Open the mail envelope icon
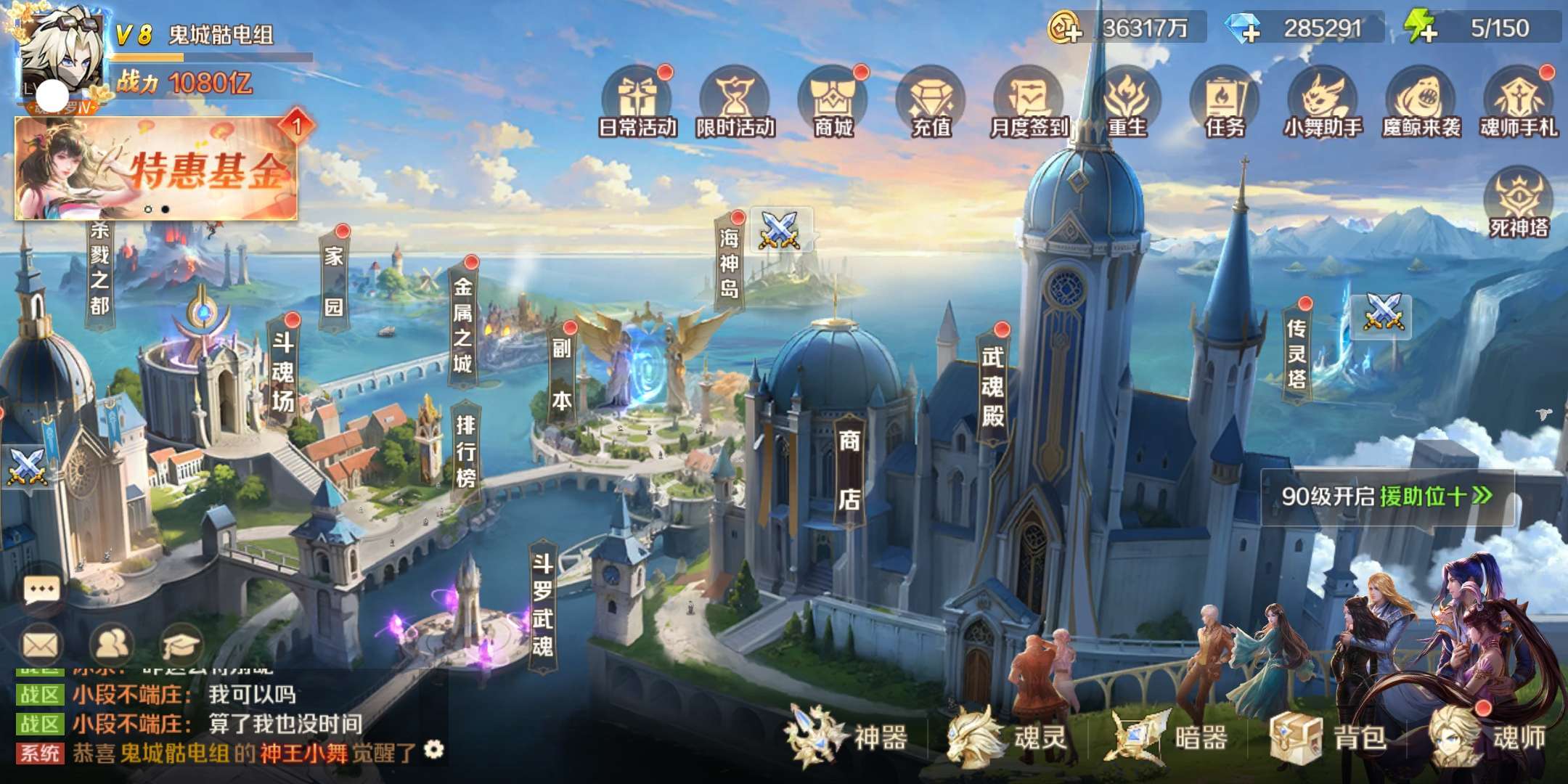The image size is (1568, 784). click(x=40, y=644)
